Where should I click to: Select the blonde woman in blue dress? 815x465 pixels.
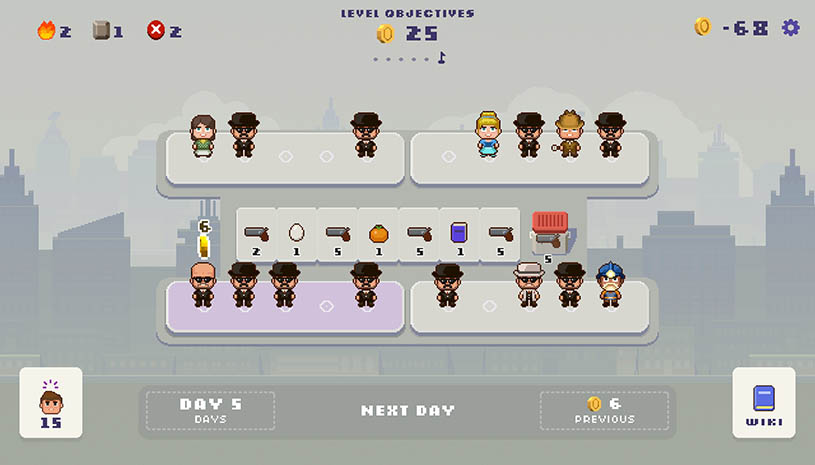pos(488,135)
